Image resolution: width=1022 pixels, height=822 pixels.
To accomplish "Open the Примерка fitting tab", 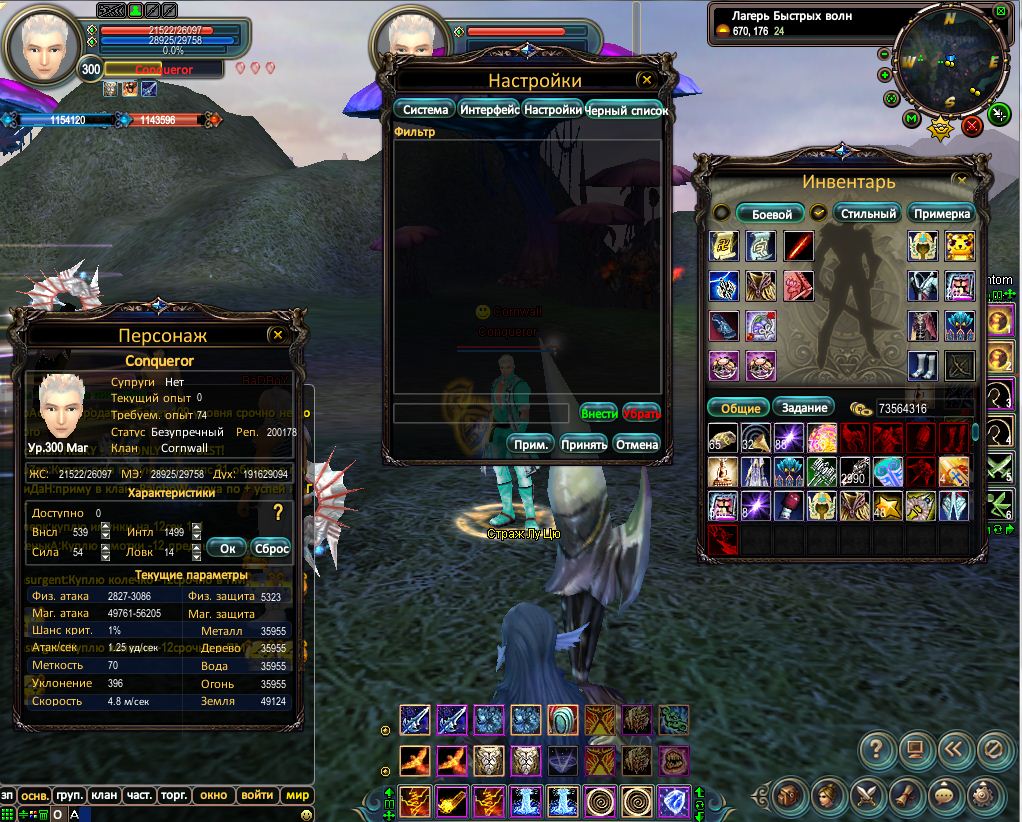I will pyautogui.click(x=942, y=213).
